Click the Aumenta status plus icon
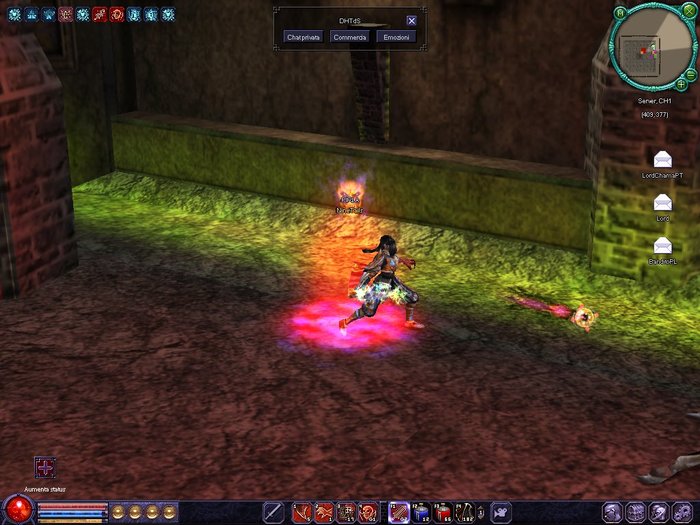Screen dimensions: 700x525 coord(45,467)
